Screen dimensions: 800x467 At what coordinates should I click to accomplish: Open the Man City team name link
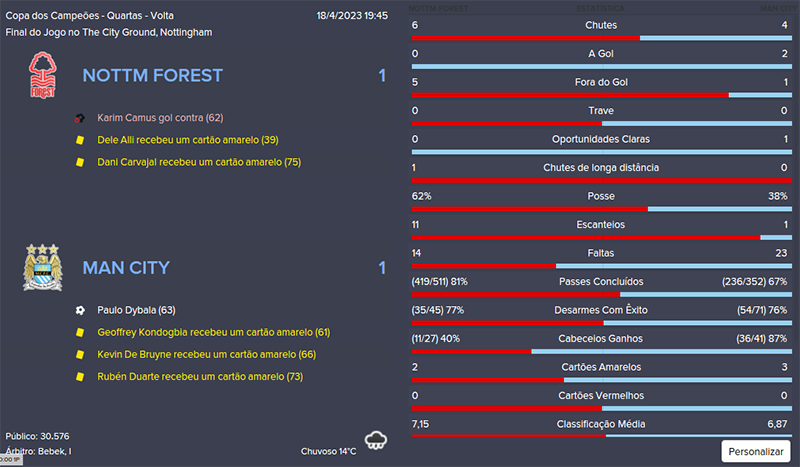click(x=126, y=268)
